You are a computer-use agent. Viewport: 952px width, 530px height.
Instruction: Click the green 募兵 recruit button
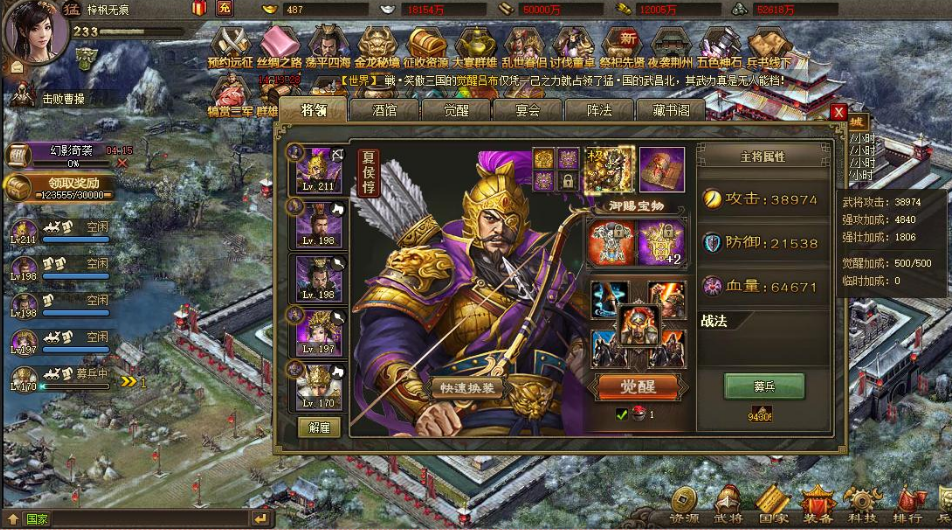(x=764, y=386)
